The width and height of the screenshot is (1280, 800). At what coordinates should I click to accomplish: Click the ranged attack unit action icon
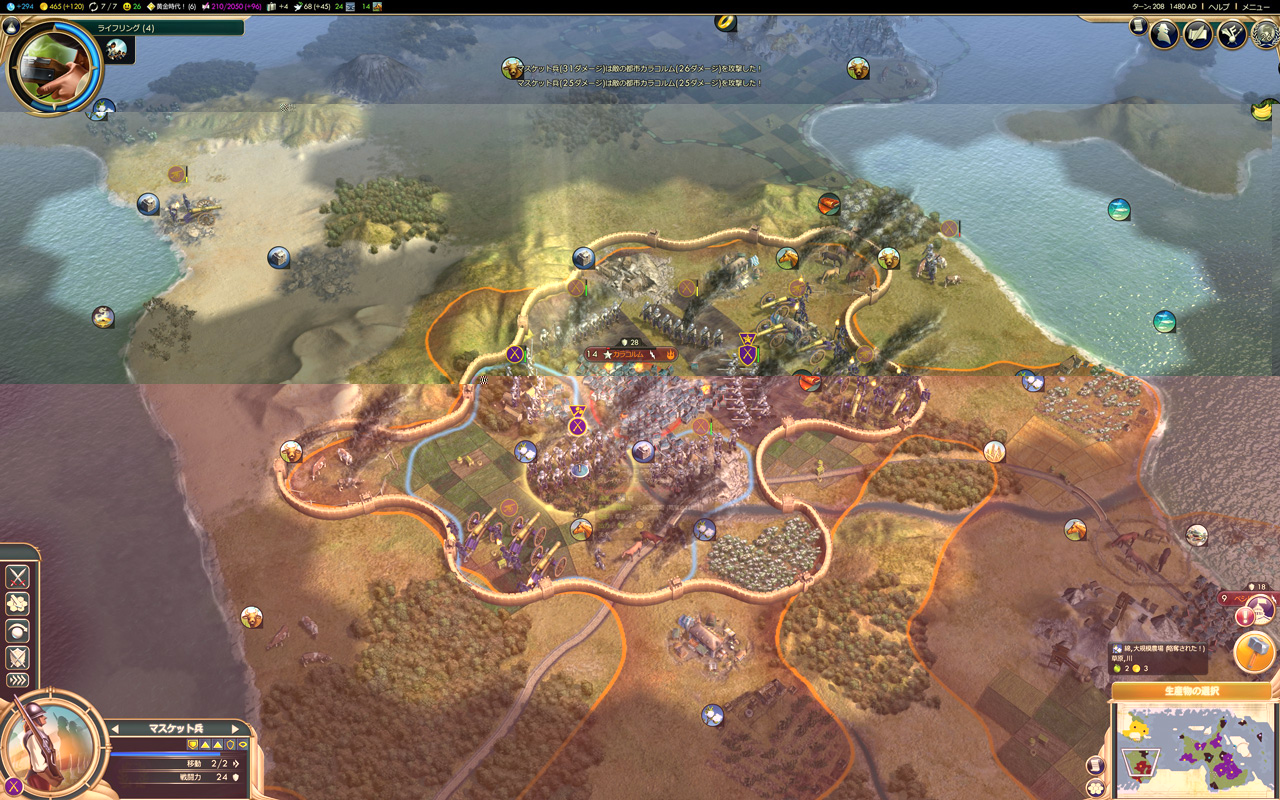[16, 602]
